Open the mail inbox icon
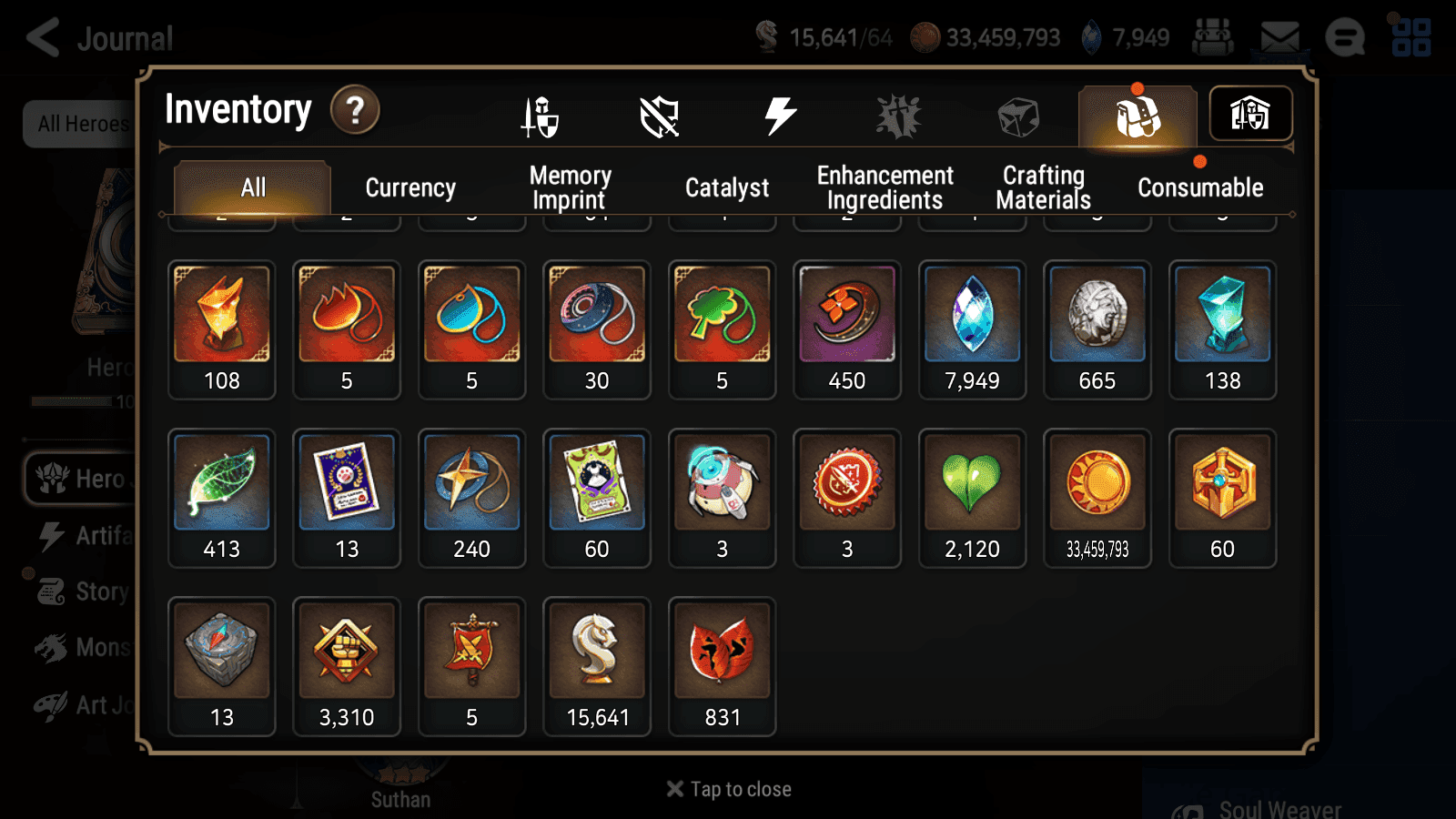 click(x=1278, y=35)
